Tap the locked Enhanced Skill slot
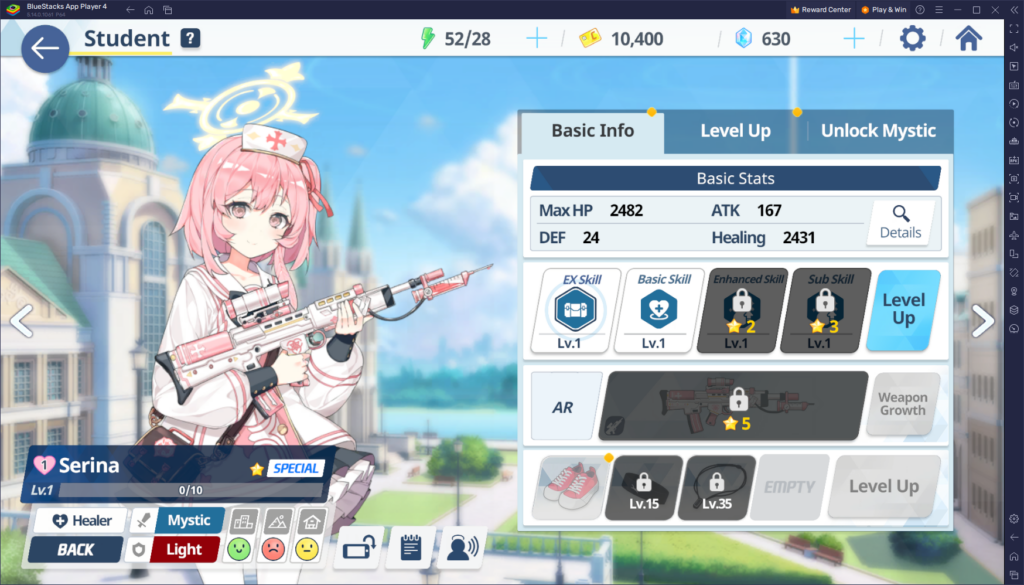 735,311
